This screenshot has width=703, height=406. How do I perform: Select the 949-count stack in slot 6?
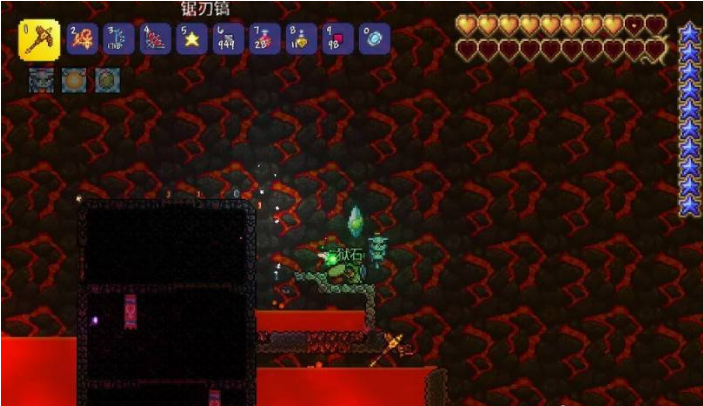229,39
